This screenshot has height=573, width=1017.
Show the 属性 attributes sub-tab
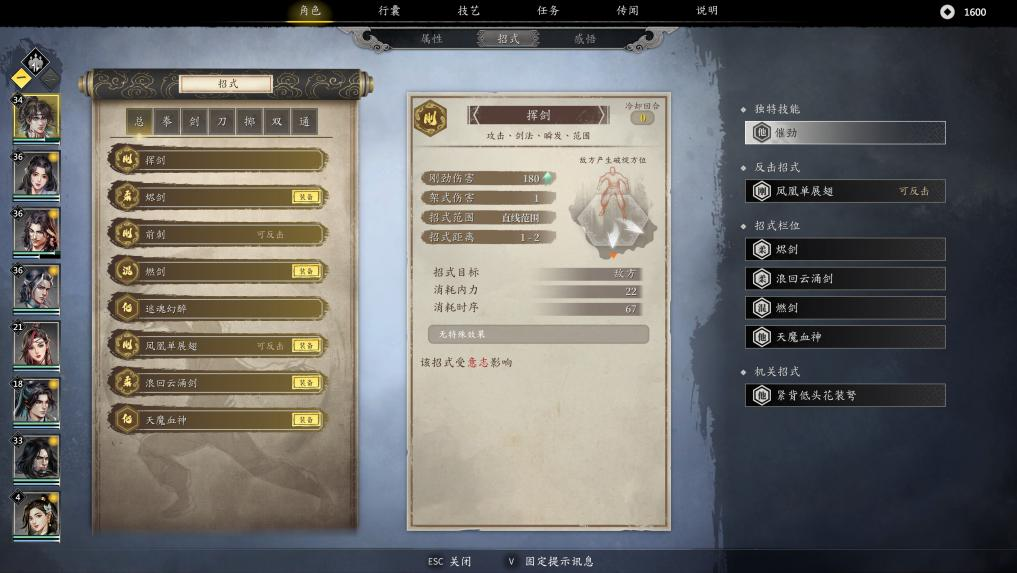[431, 39]
